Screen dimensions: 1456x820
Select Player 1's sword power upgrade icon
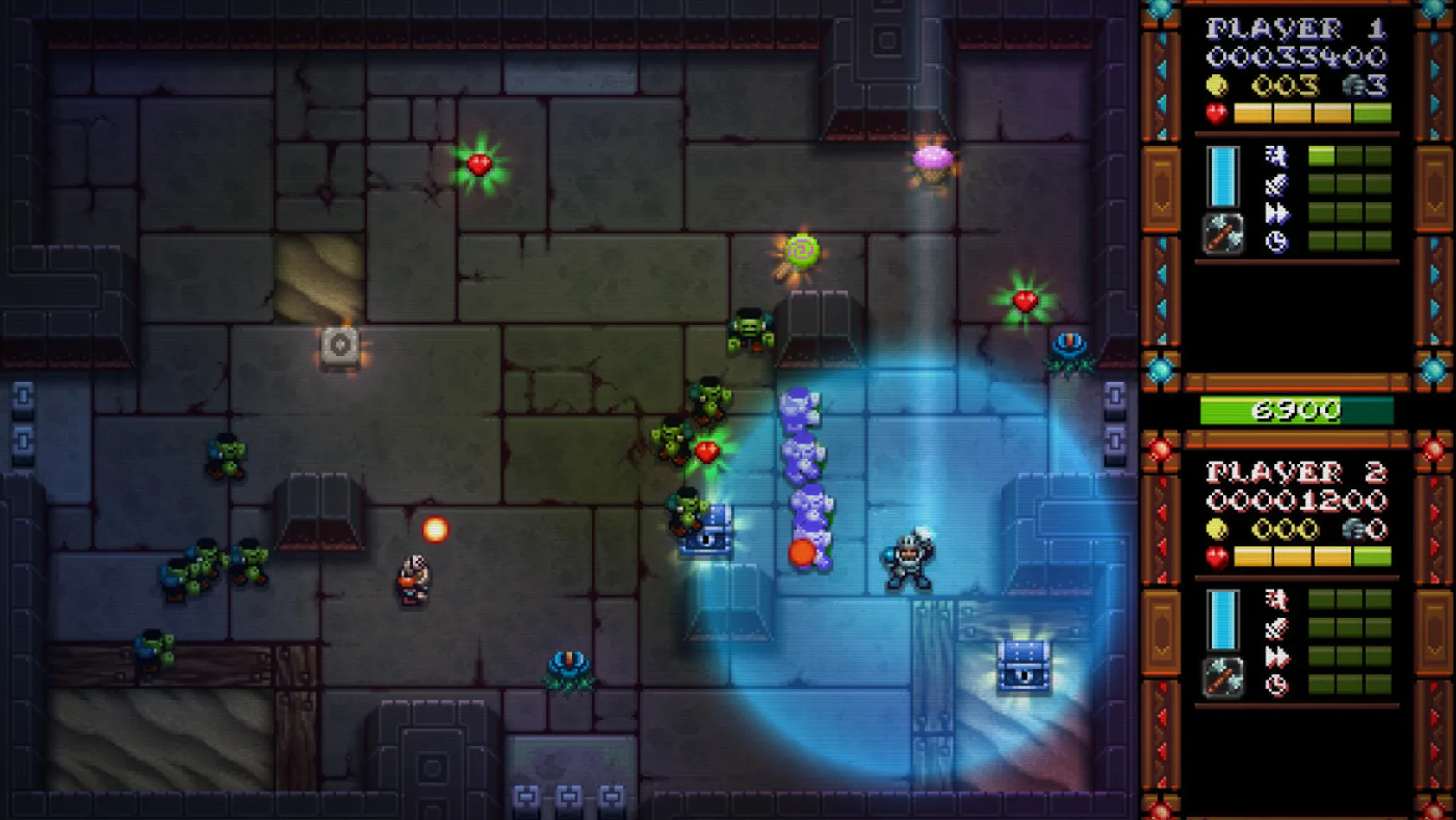click(1276, 185)
